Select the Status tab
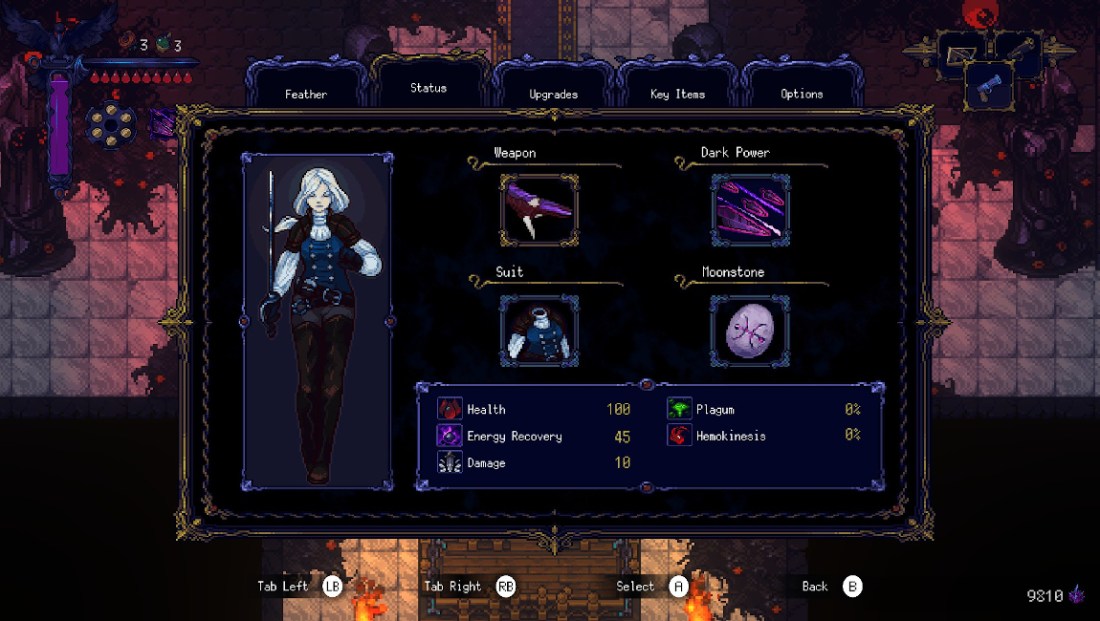The image size is (1100, 621). tap(428, 87)
